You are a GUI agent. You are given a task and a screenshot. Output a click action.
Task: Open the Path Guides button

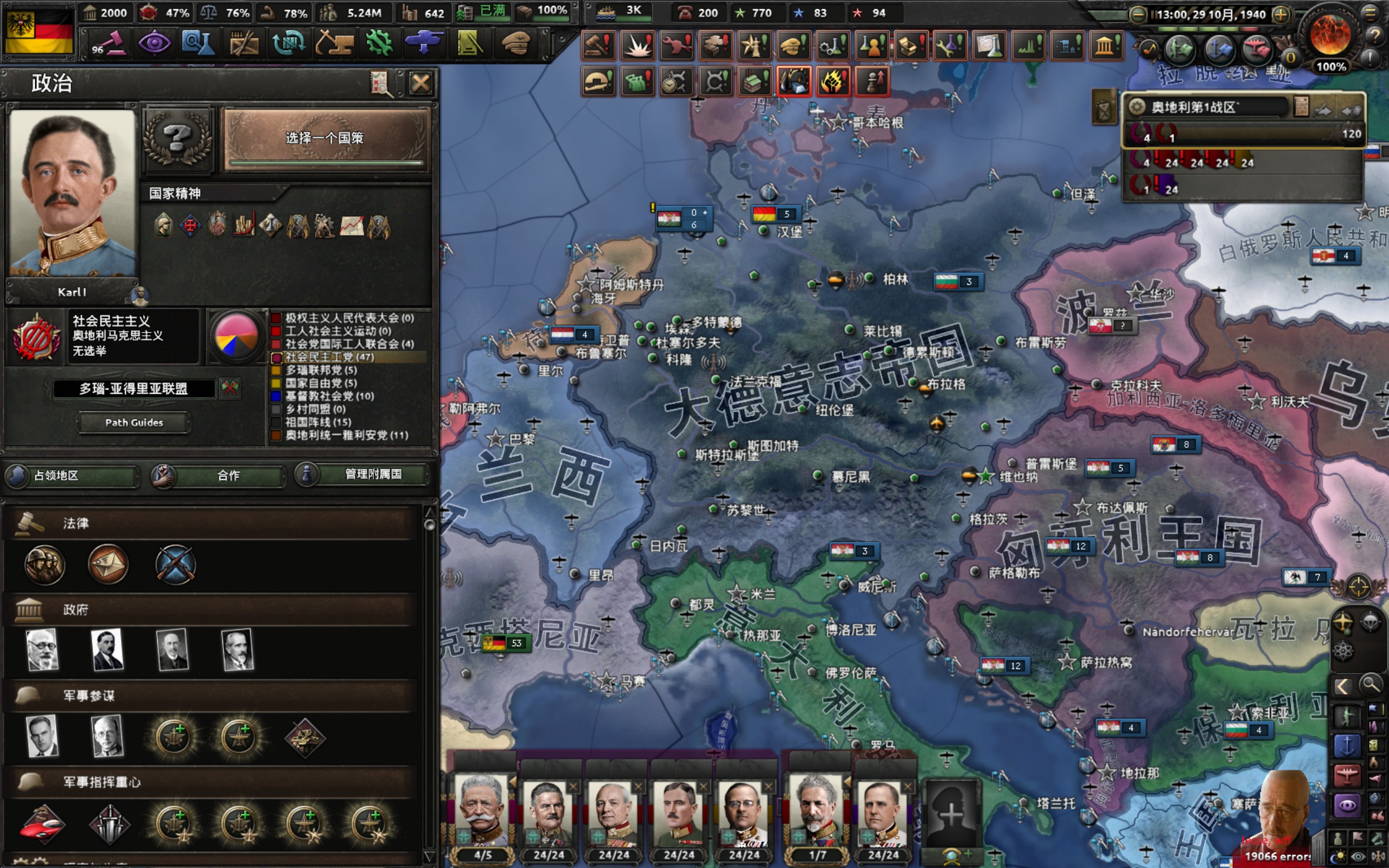133,423
